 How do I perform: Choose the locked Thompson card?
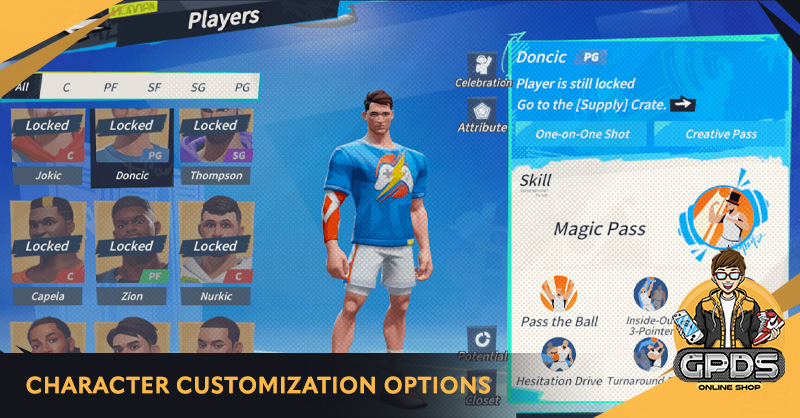tap(216, 145)
